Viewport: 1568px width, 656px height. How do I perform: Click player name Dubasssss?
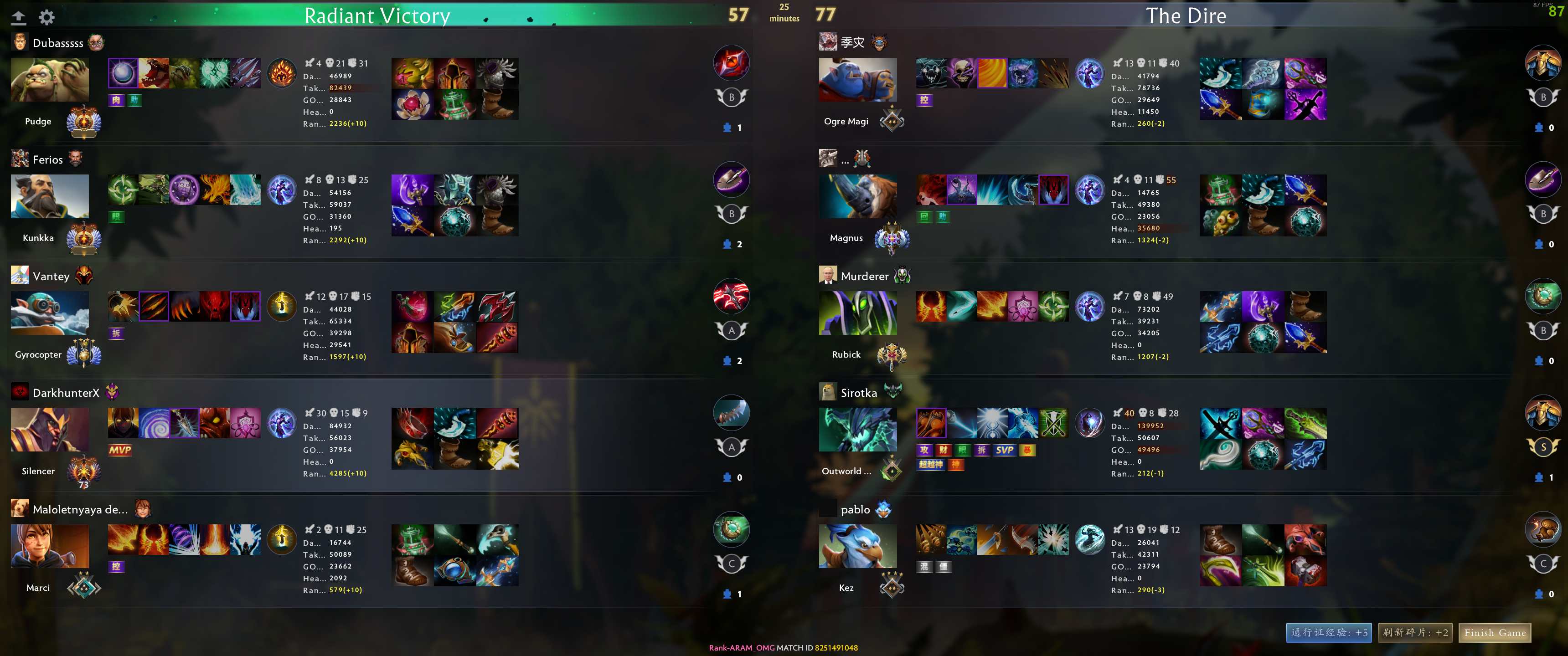[x=58, y=43]
